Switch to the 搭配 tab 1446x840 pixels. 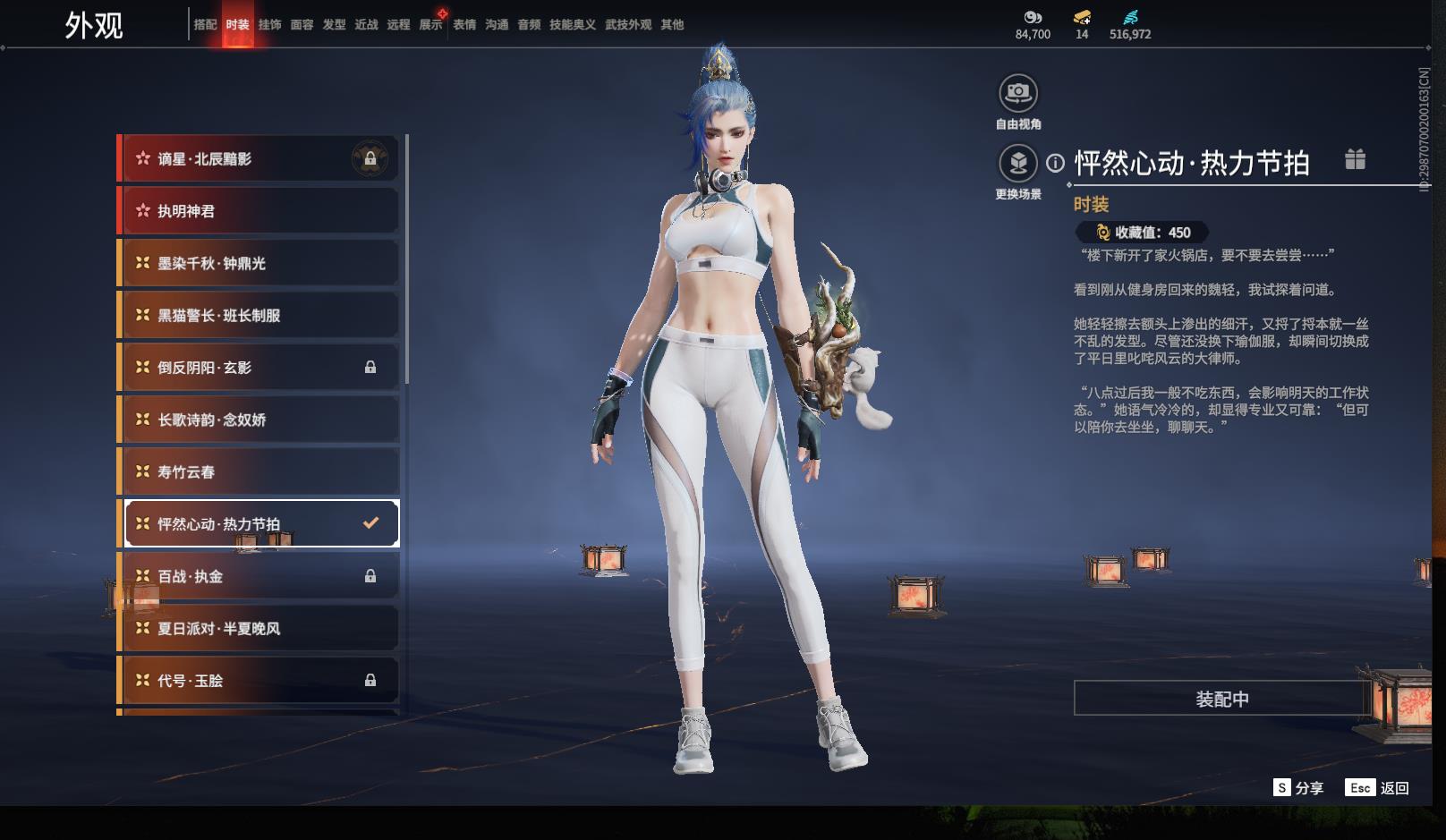coord(205,25)
